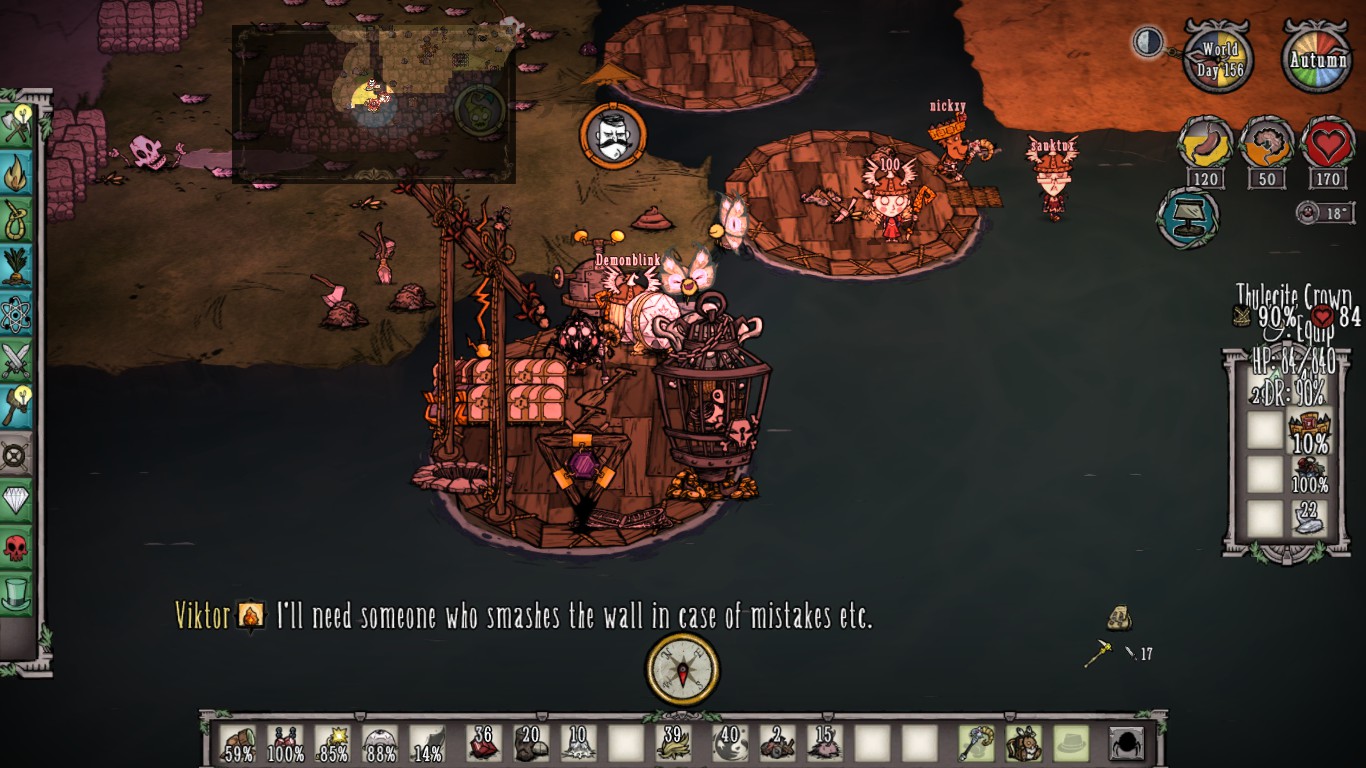The image size is (1366, 768).
Task: Open the Fire crafting tab
Action: click(x=16, y=172)
